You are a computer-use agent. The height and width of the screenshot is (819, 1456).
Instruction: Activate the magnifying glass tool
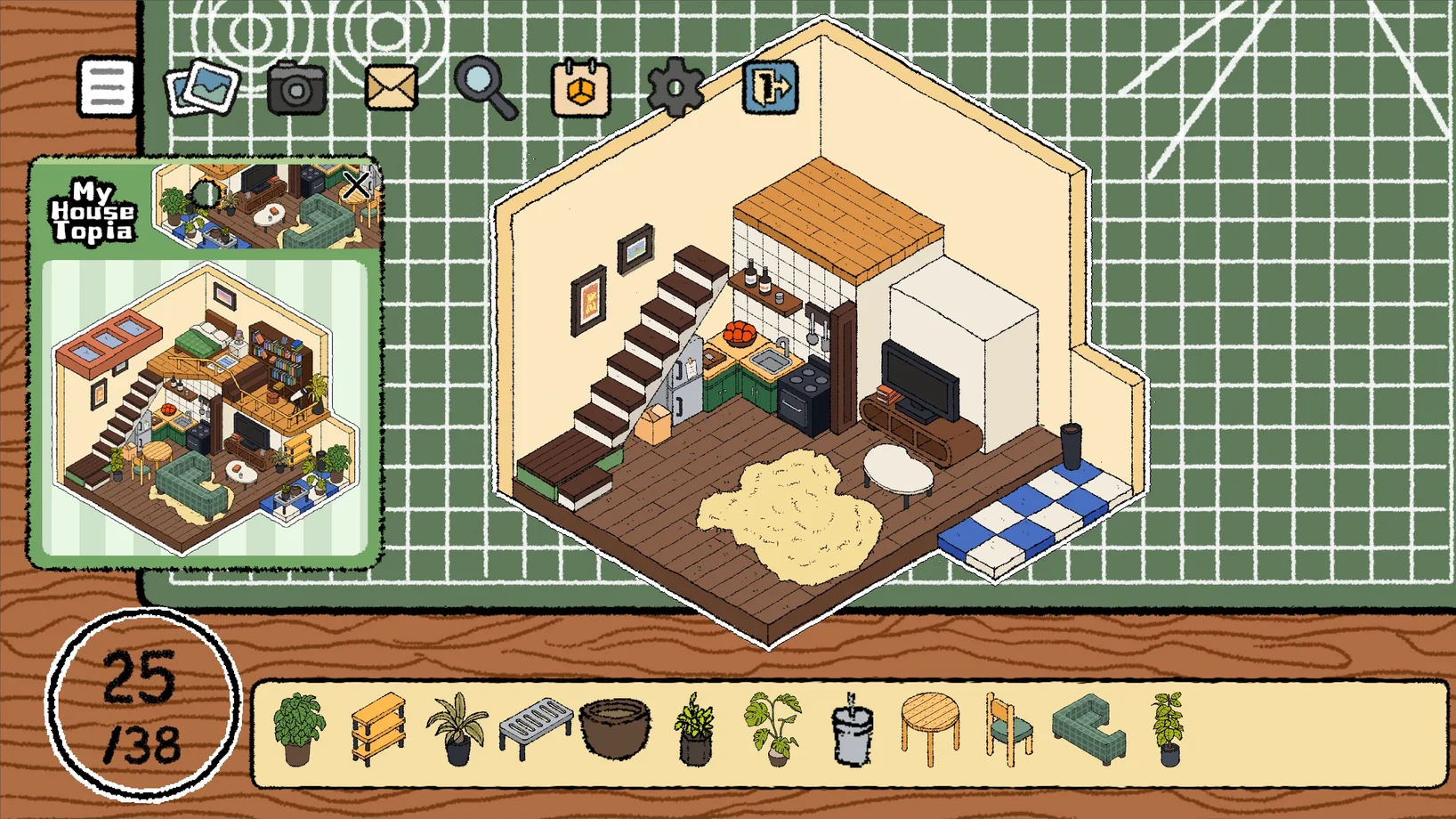tap(484, 86)
